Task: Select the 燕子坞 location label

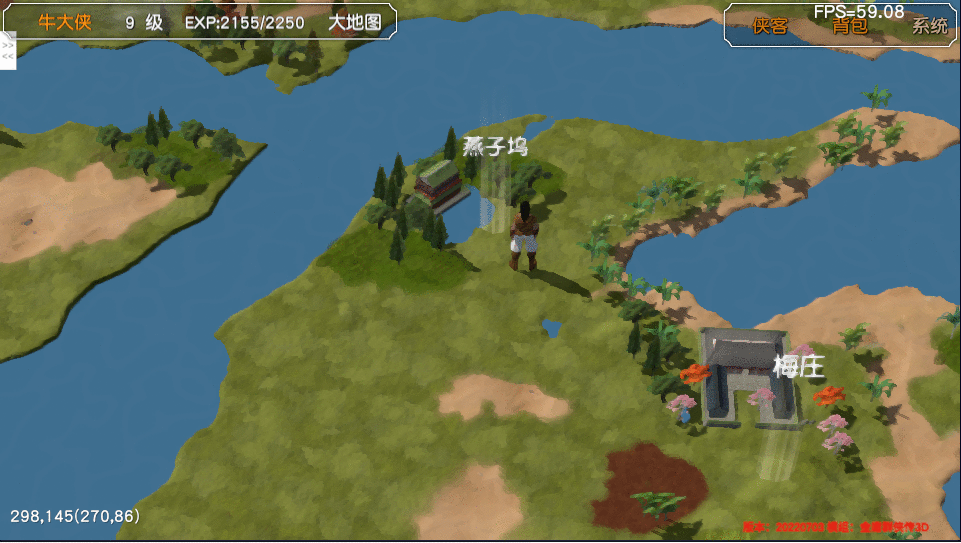Action: tap(495, 147)
